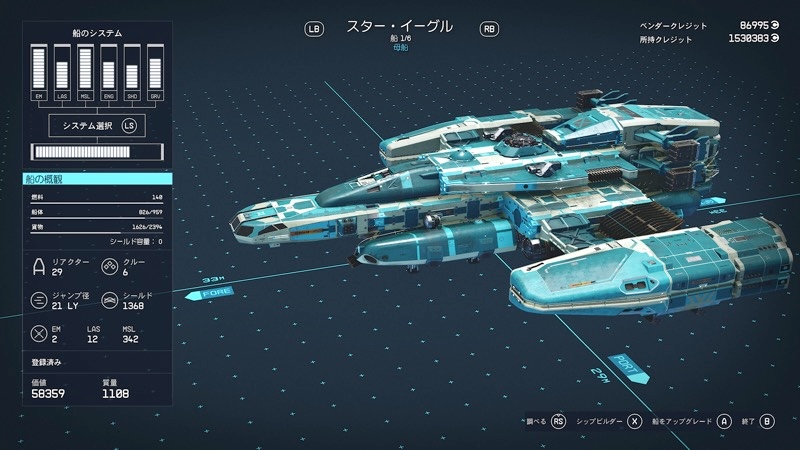Screen dimensions: 800x450
Task: Open the 船の概観 overview header
Action: (x=98, y=179)
